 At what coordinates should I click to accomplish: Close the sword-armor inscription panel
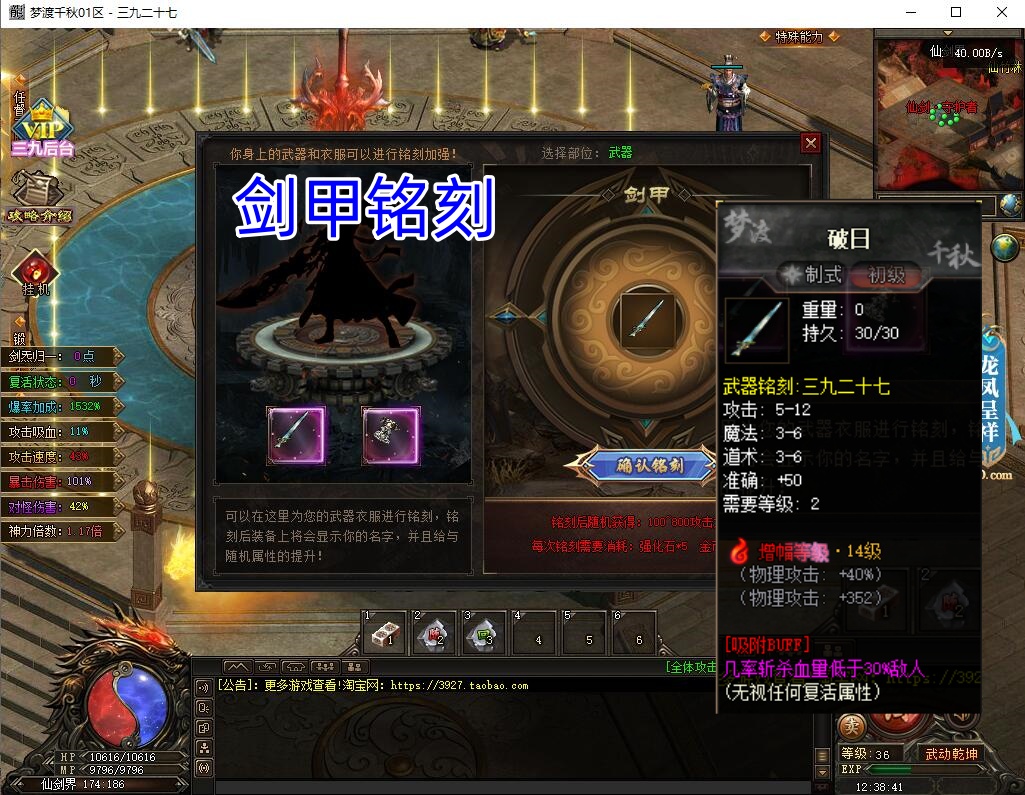pos(810,143)
